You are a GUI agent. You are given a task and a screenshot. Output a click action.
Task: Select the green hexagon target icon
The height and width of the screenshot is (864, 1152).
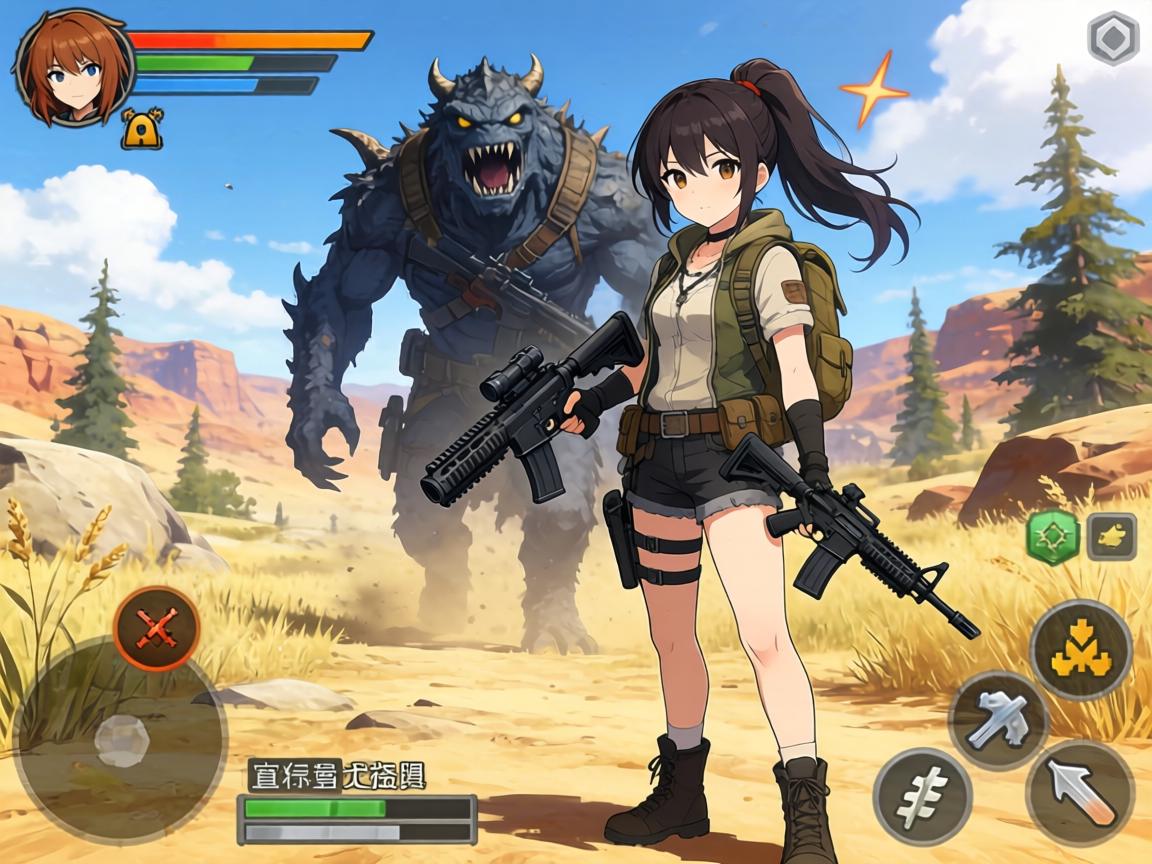(x=1053, y=537)
